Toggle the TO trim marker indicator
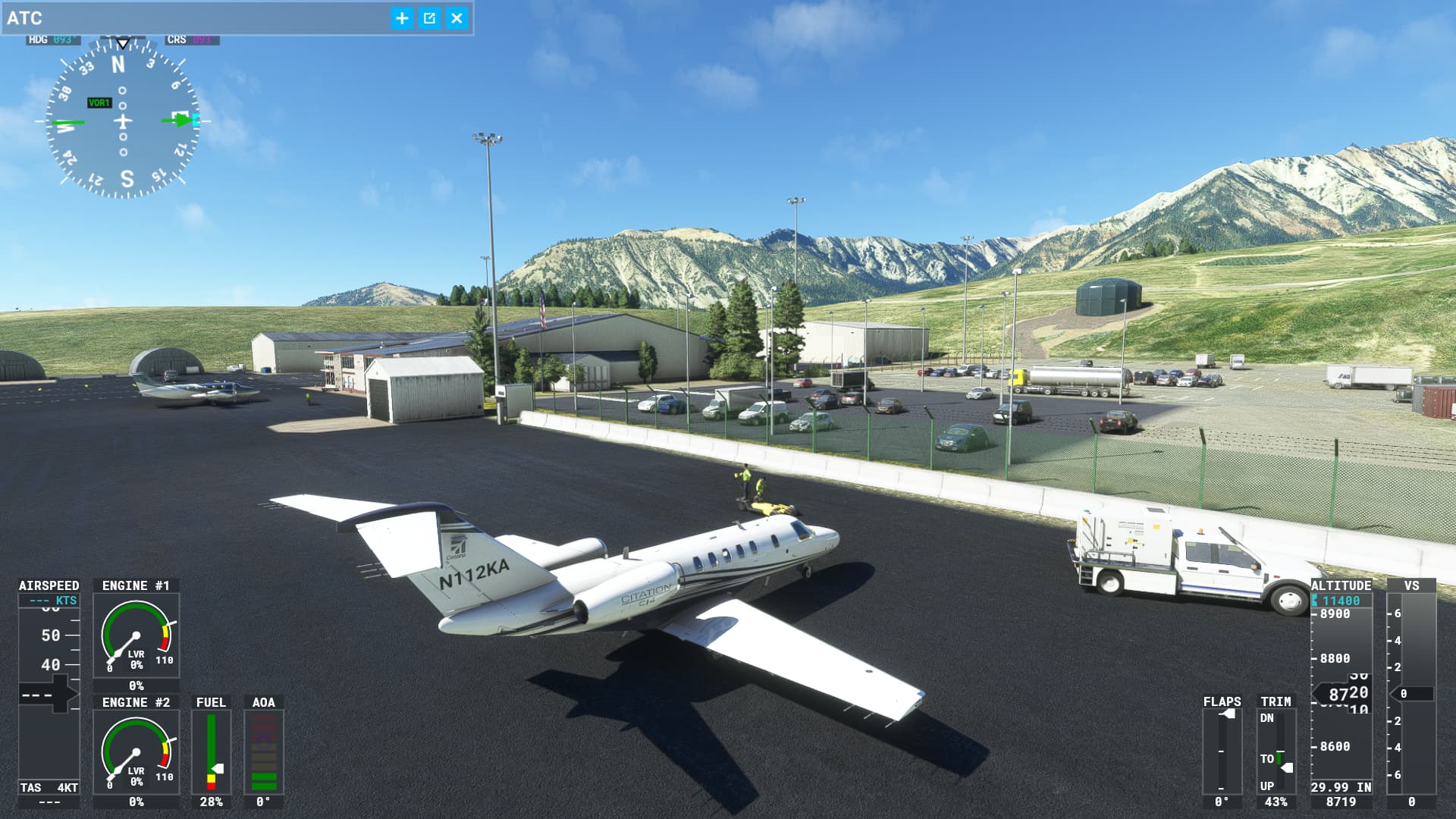The image size is (1456, 819). point(1278,758)
